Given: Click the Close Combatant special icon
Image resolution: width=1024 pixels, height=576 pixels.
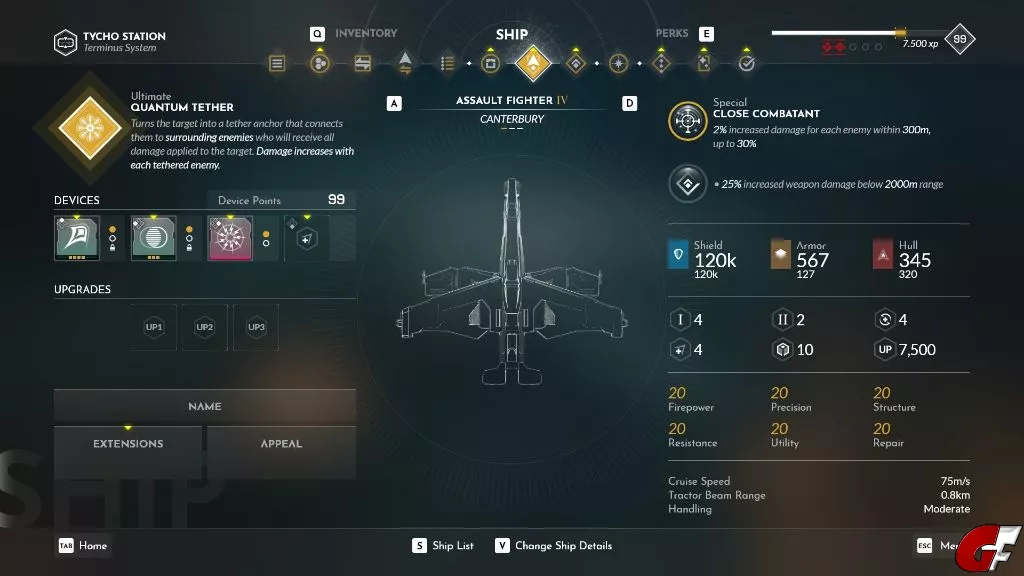Looking at the screenshot, I should pos(687,121).
